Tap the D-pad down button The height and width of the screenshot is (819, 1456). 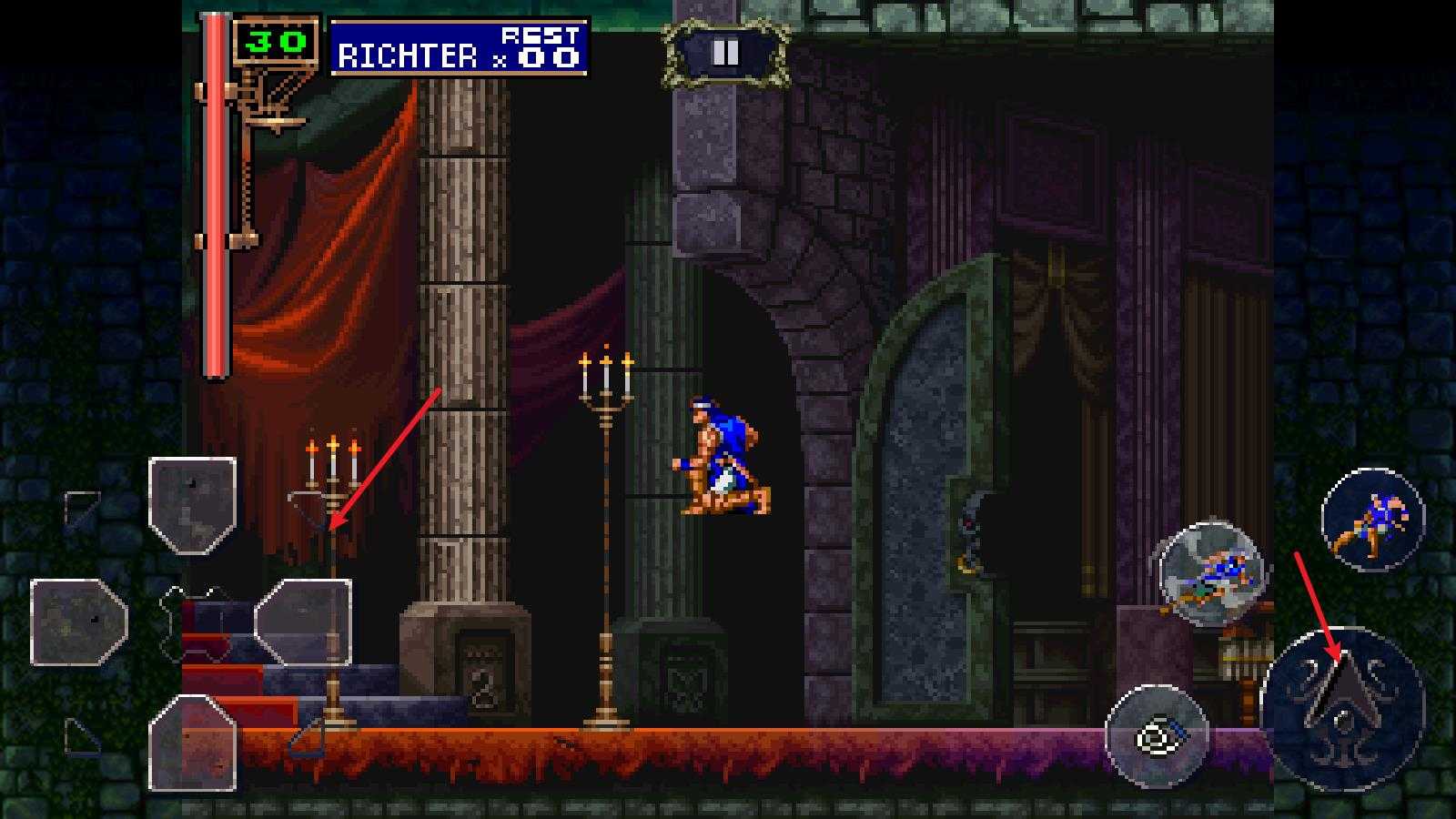click(x=192, y=742)
